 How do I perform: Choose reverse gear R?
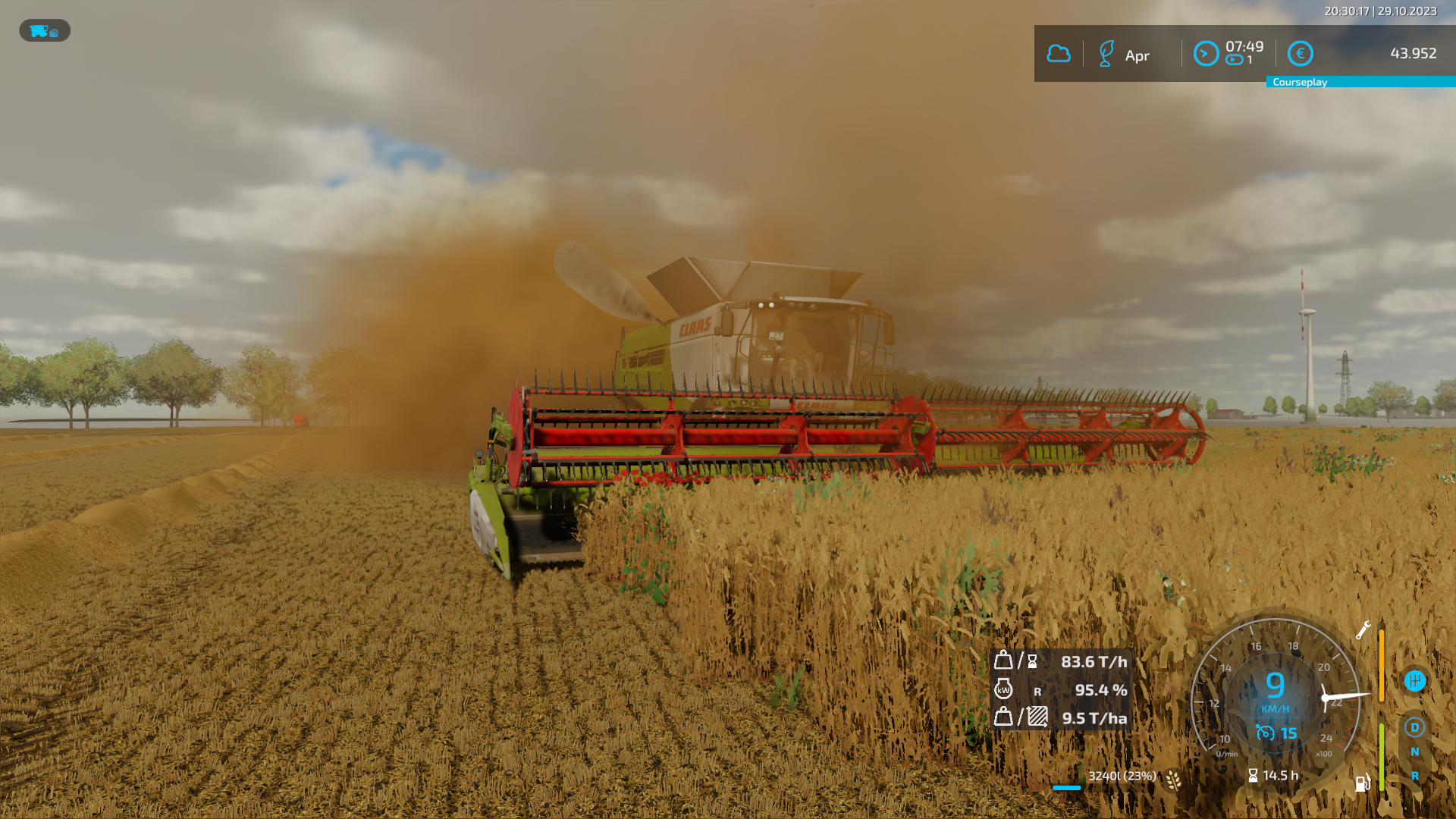click(x=1414, y=776)
